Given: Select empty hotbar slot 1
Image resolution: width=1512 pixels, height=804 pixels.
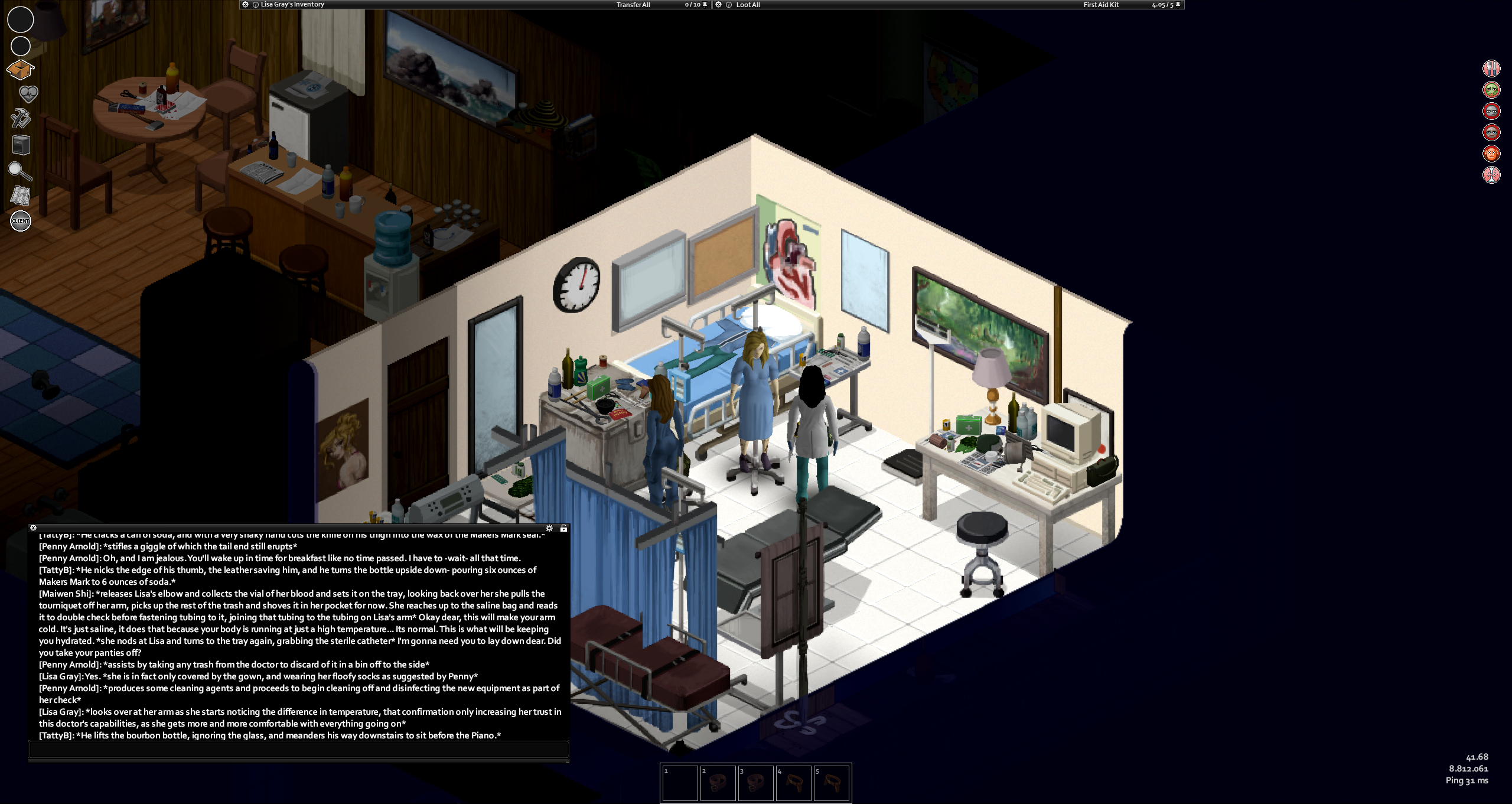Looking at the screenshot, I should [680, 783].
